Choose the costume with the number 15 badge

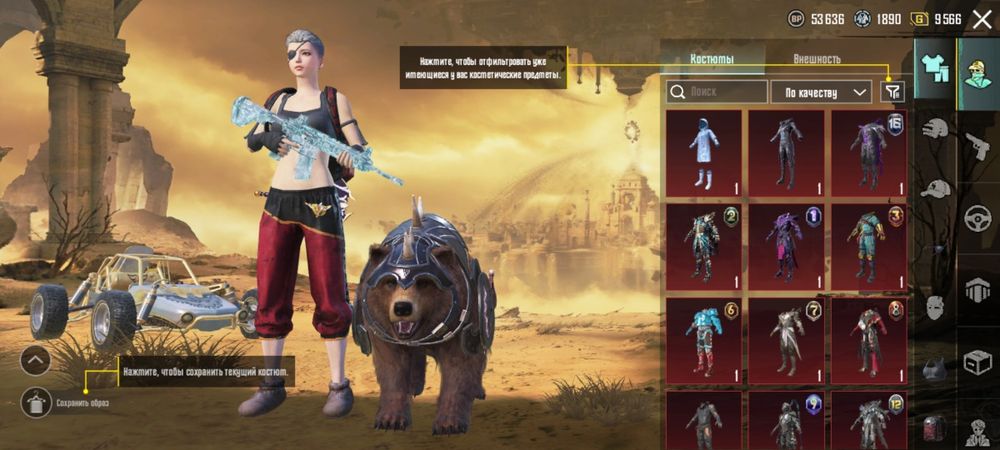pyautogui.click(x=868, y=152)
